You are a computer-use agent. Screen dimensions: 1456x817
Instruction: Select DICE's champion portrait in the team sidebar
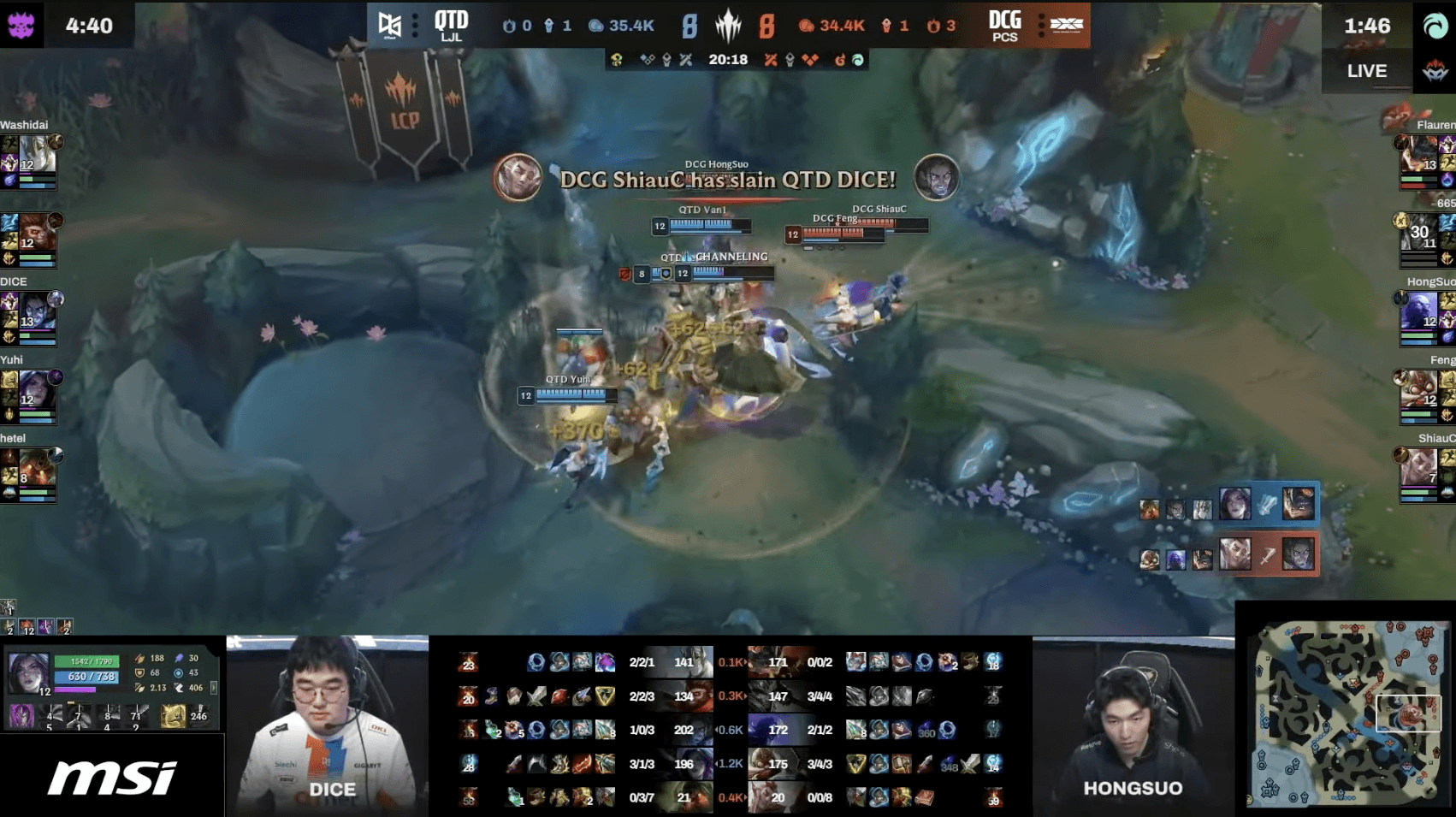(x=38, y=311)
